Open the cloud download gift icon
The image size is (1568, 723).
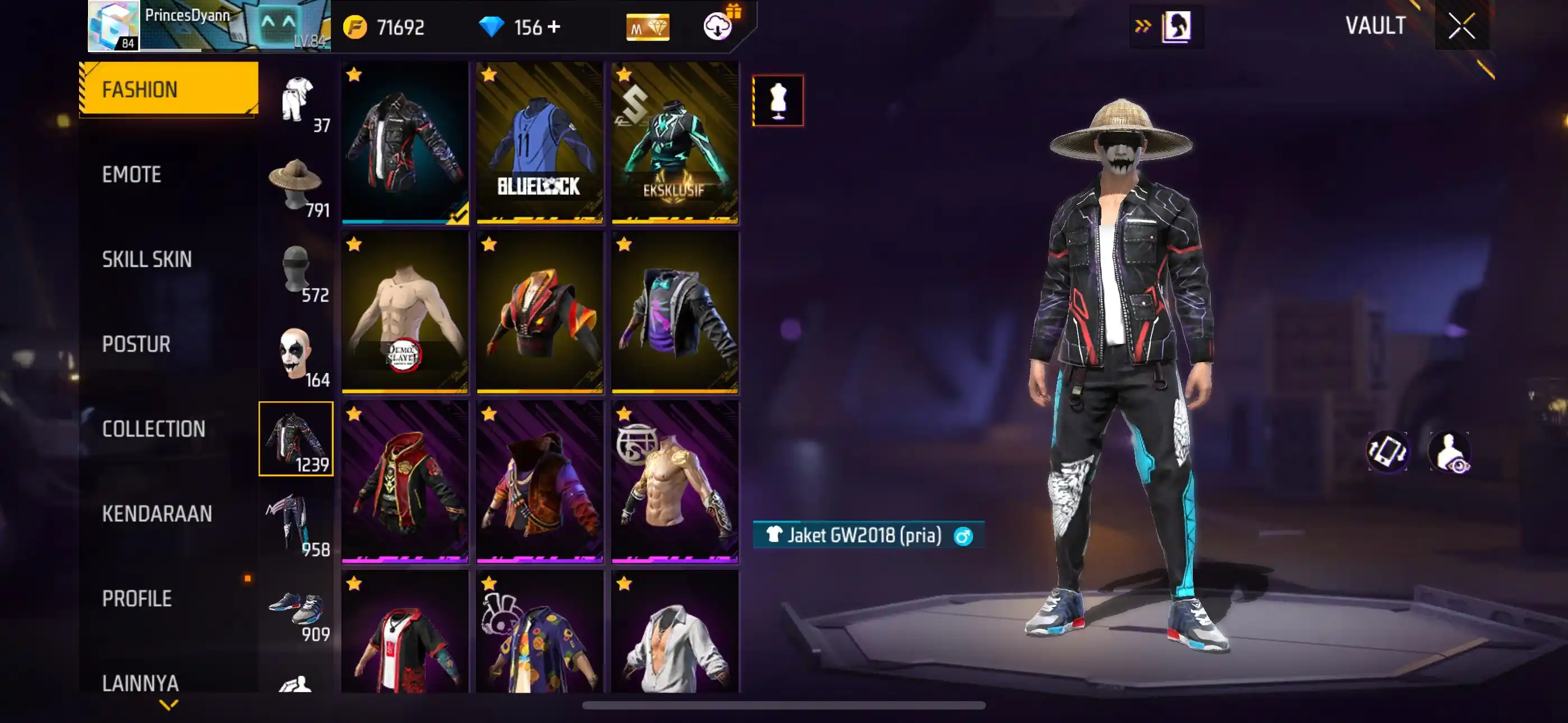718,26
